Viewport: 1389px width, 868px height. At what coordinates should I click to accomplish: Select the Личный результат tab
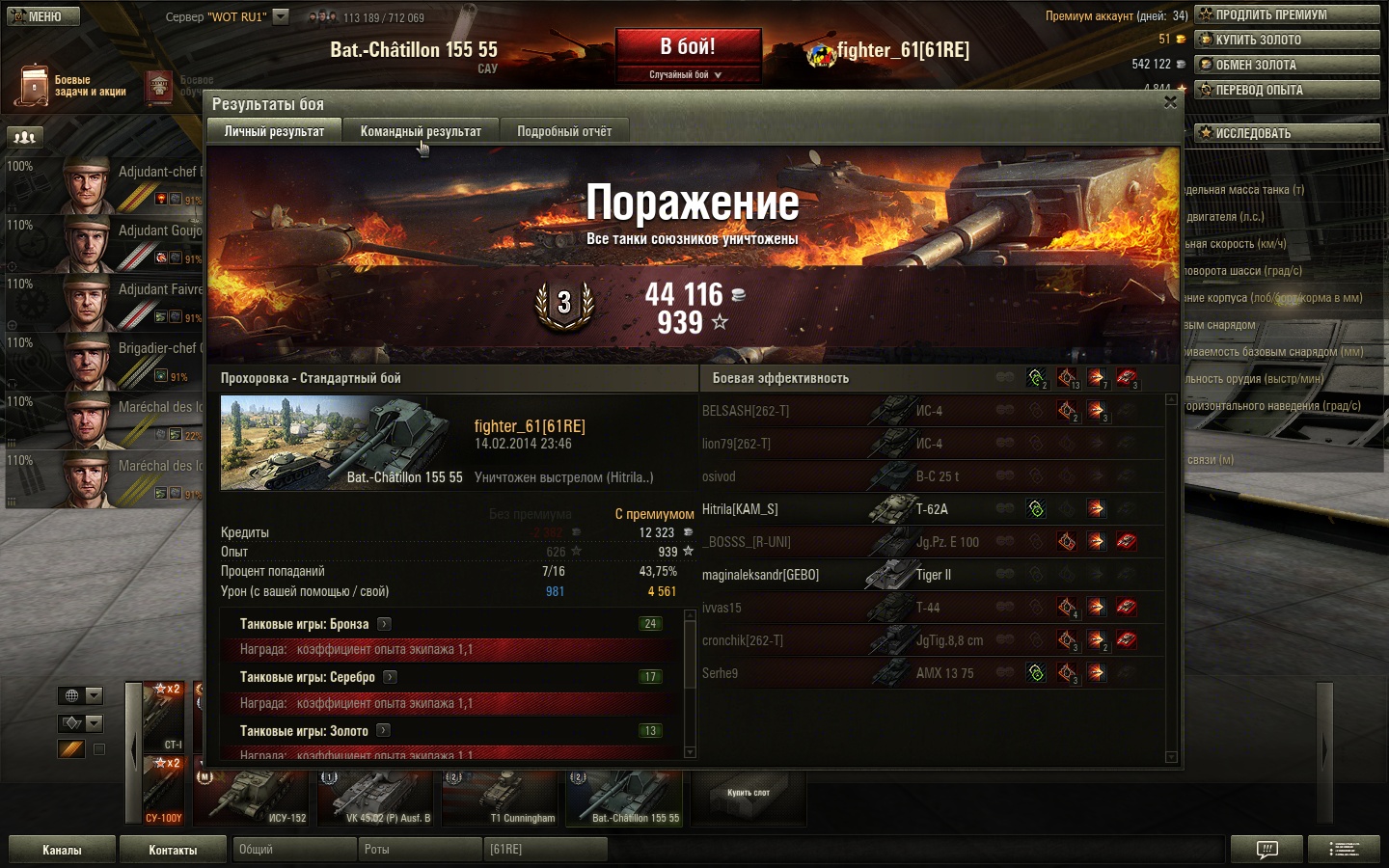[x=274, y=131]
